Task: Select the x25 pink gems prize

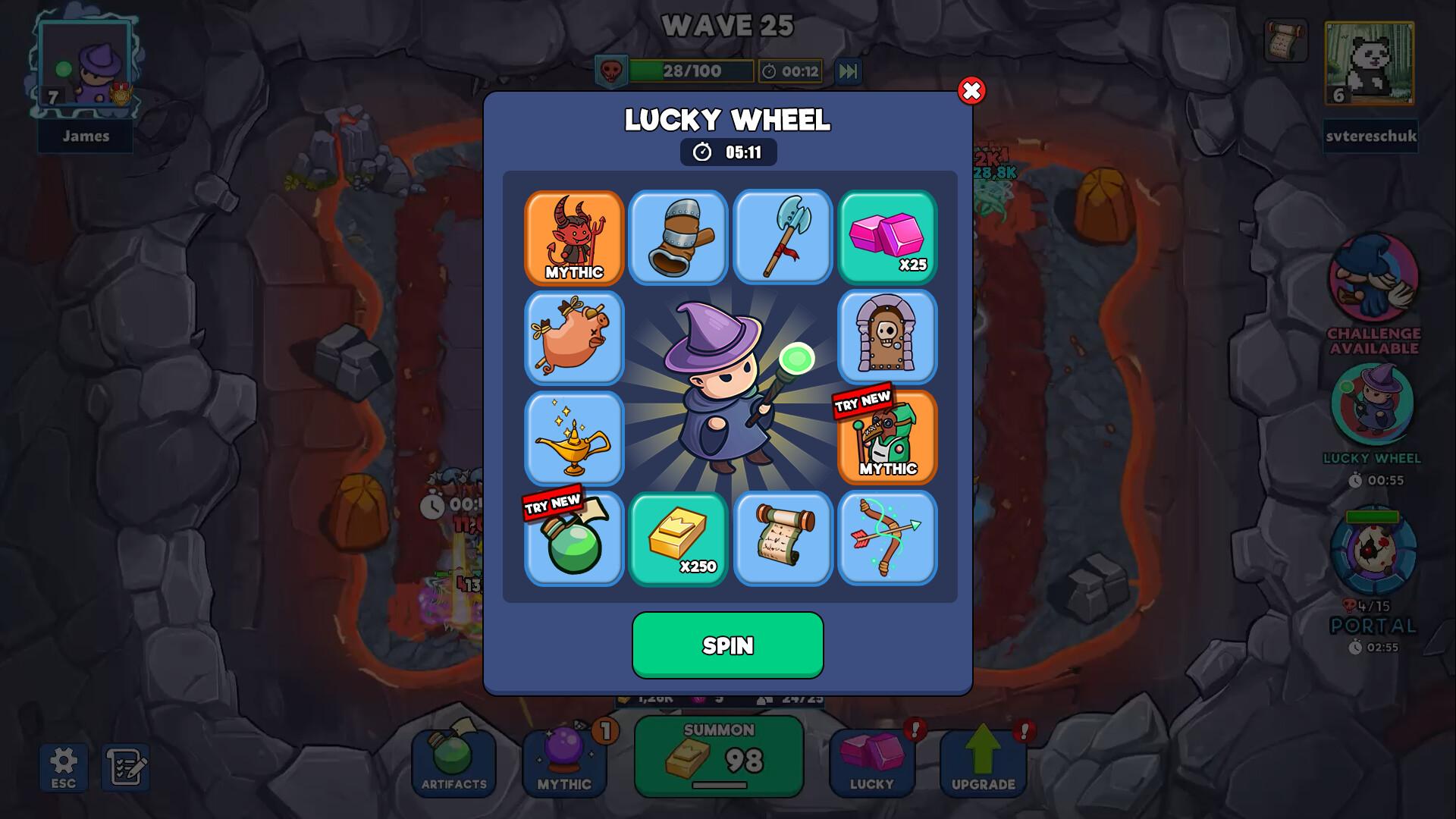Action: (887, 238)
